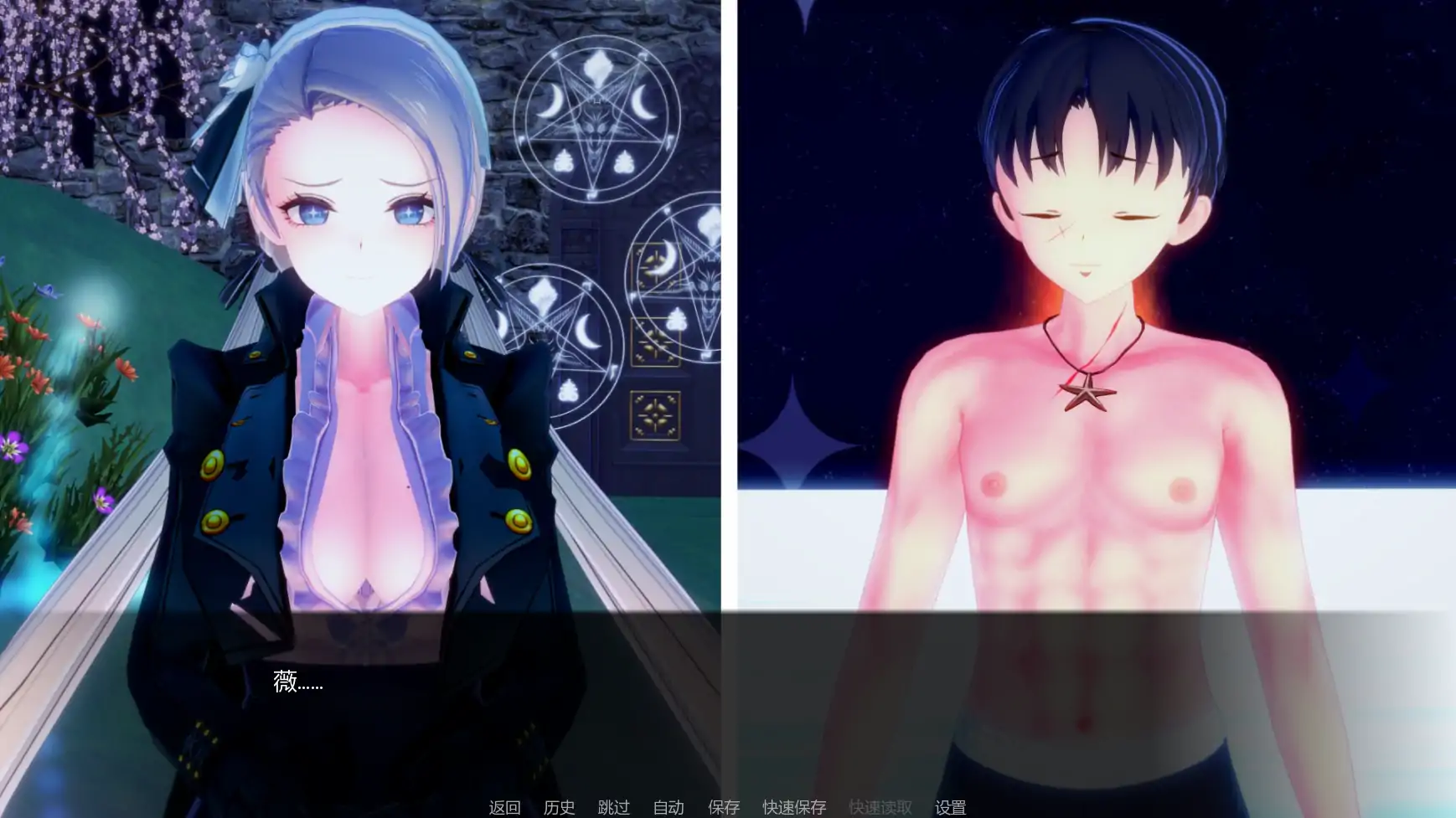Perform a 快速保存 quick save

point(793,808)
